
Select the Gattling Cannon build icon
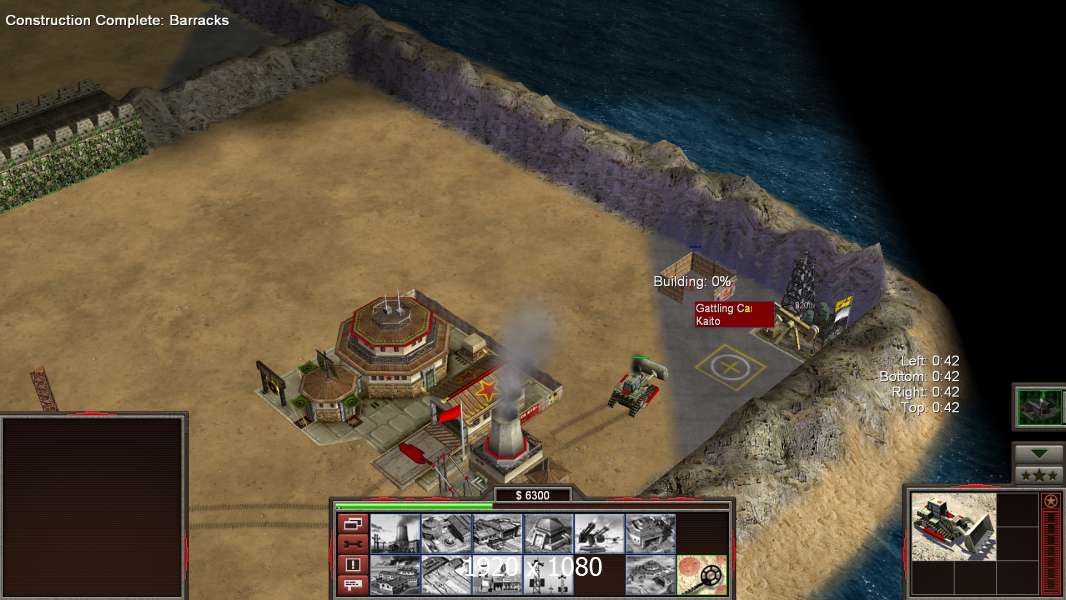click(599, 534)
